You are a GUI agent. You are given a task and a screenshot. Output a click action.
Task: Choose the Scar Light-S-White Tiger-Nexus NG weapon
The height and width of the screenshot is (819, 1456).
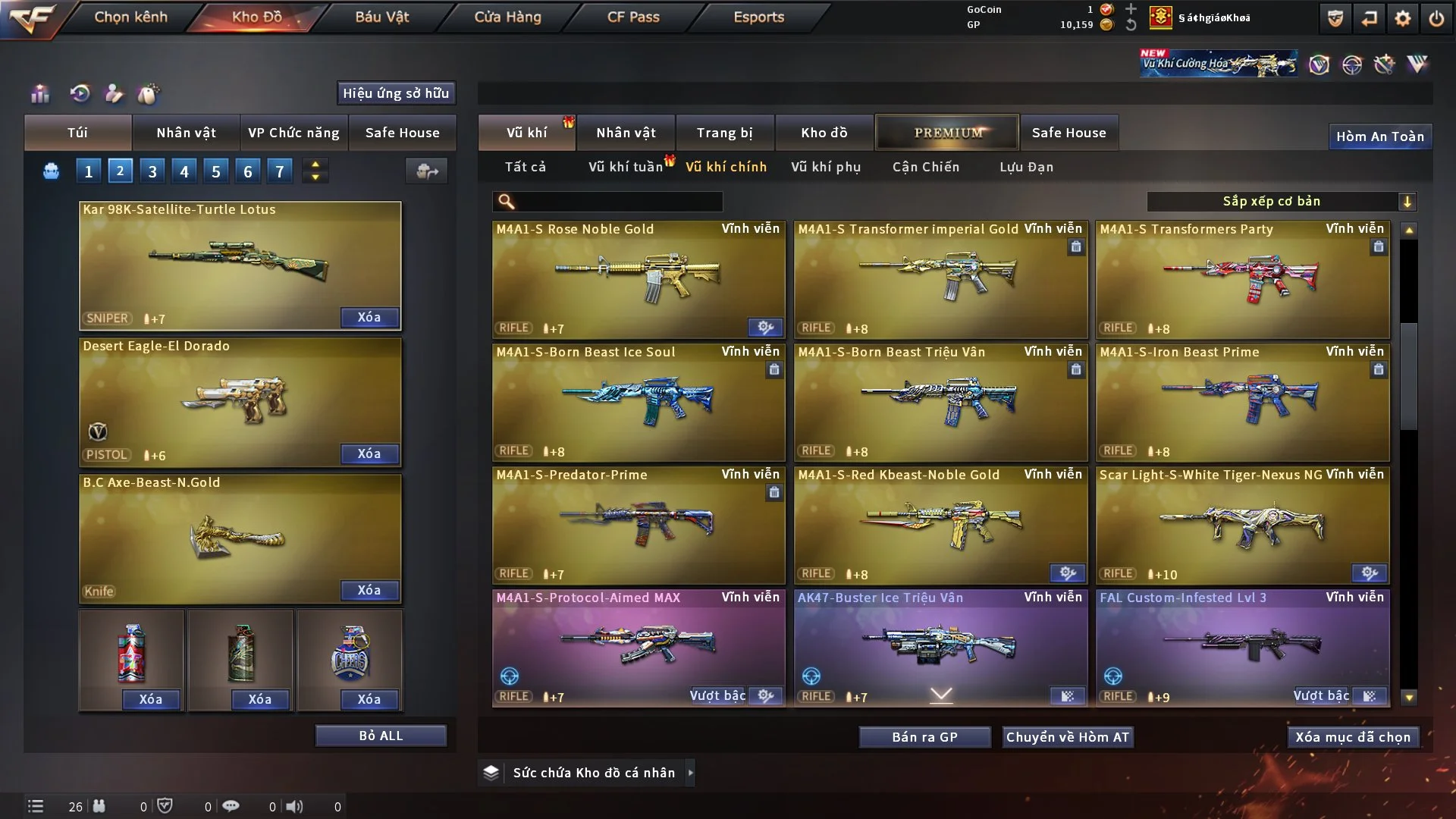[x=1242, y=525]
